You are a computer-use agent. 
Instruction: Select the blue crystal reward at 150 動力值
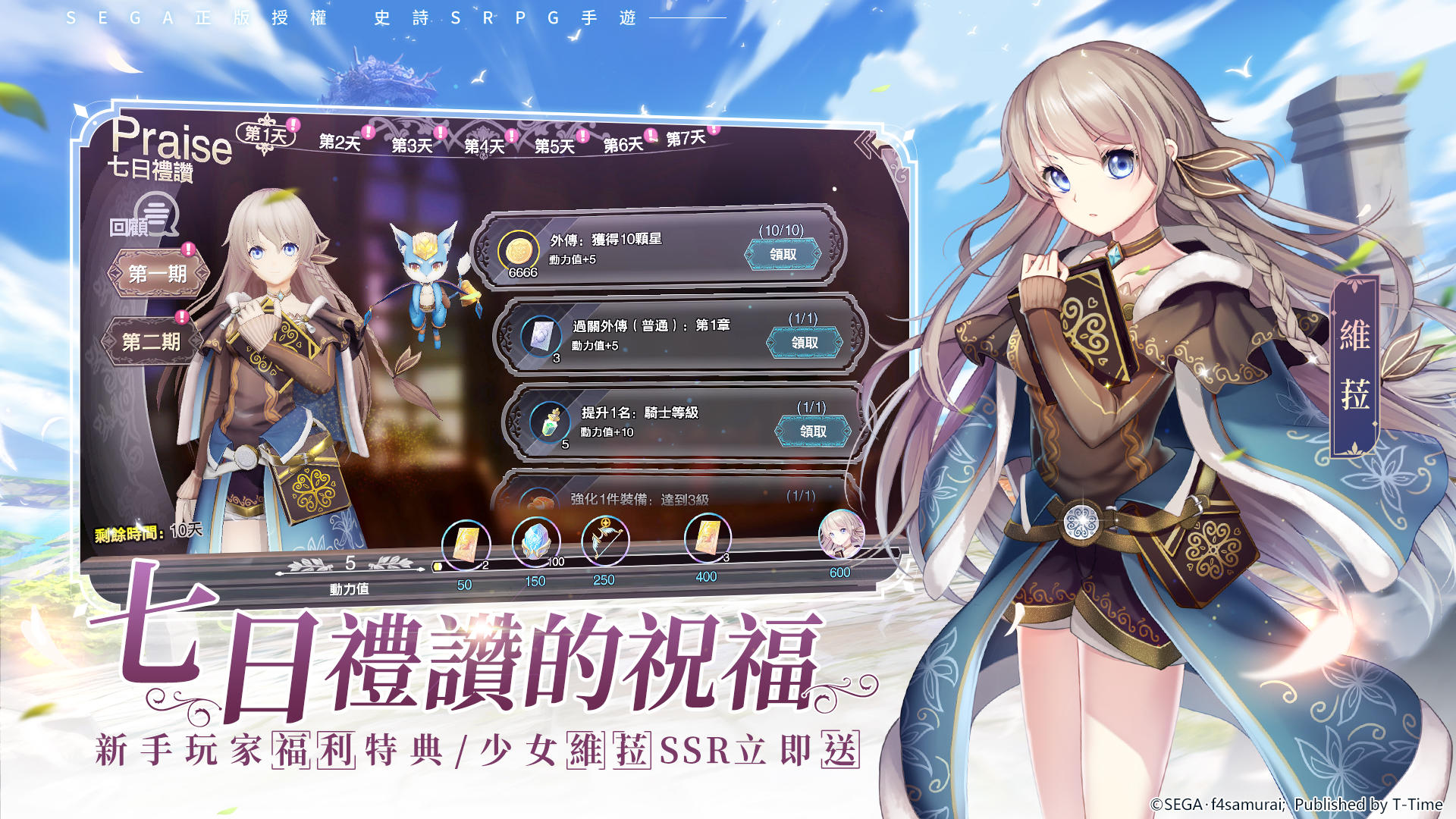click(x=535, y=540)
